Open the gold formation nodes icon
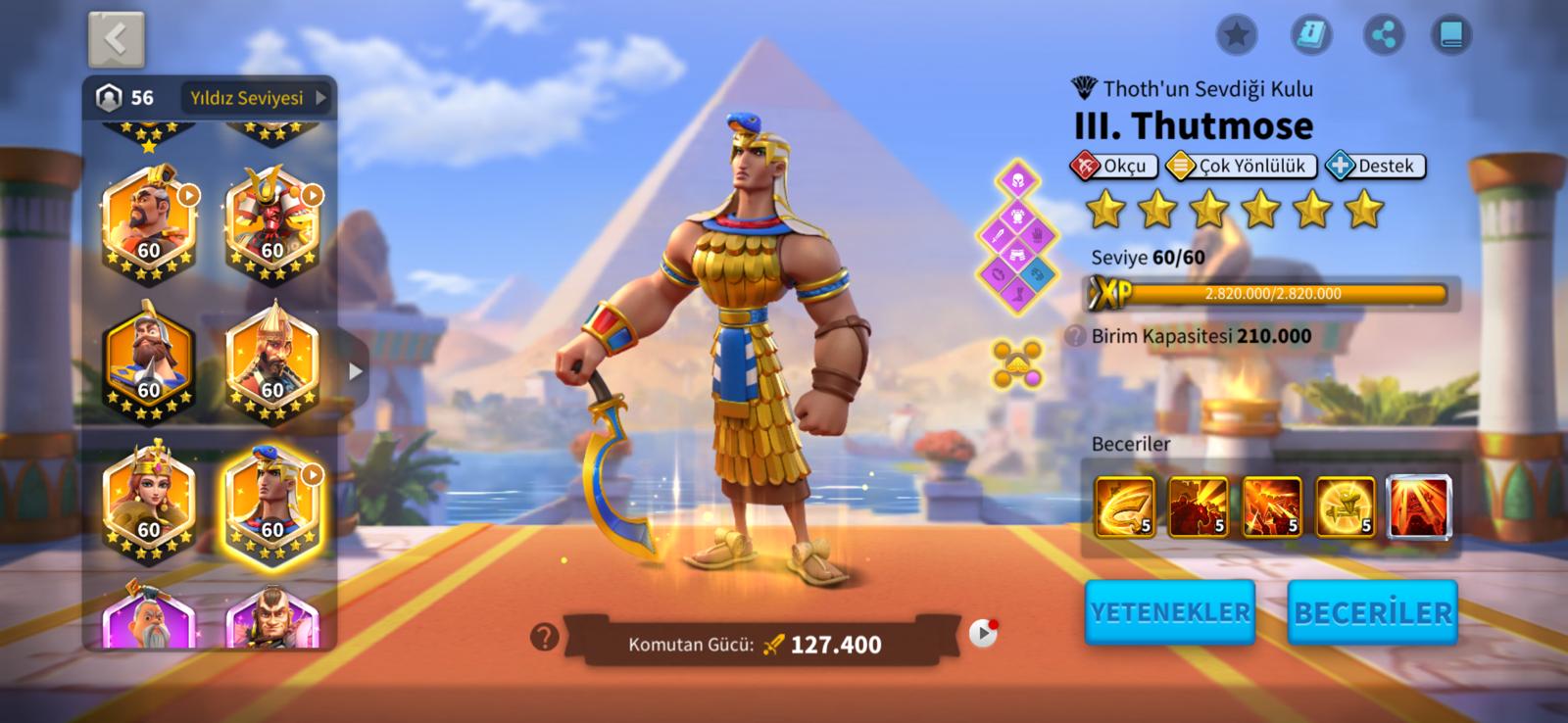1568x723 pixels. pos(1016,364)
